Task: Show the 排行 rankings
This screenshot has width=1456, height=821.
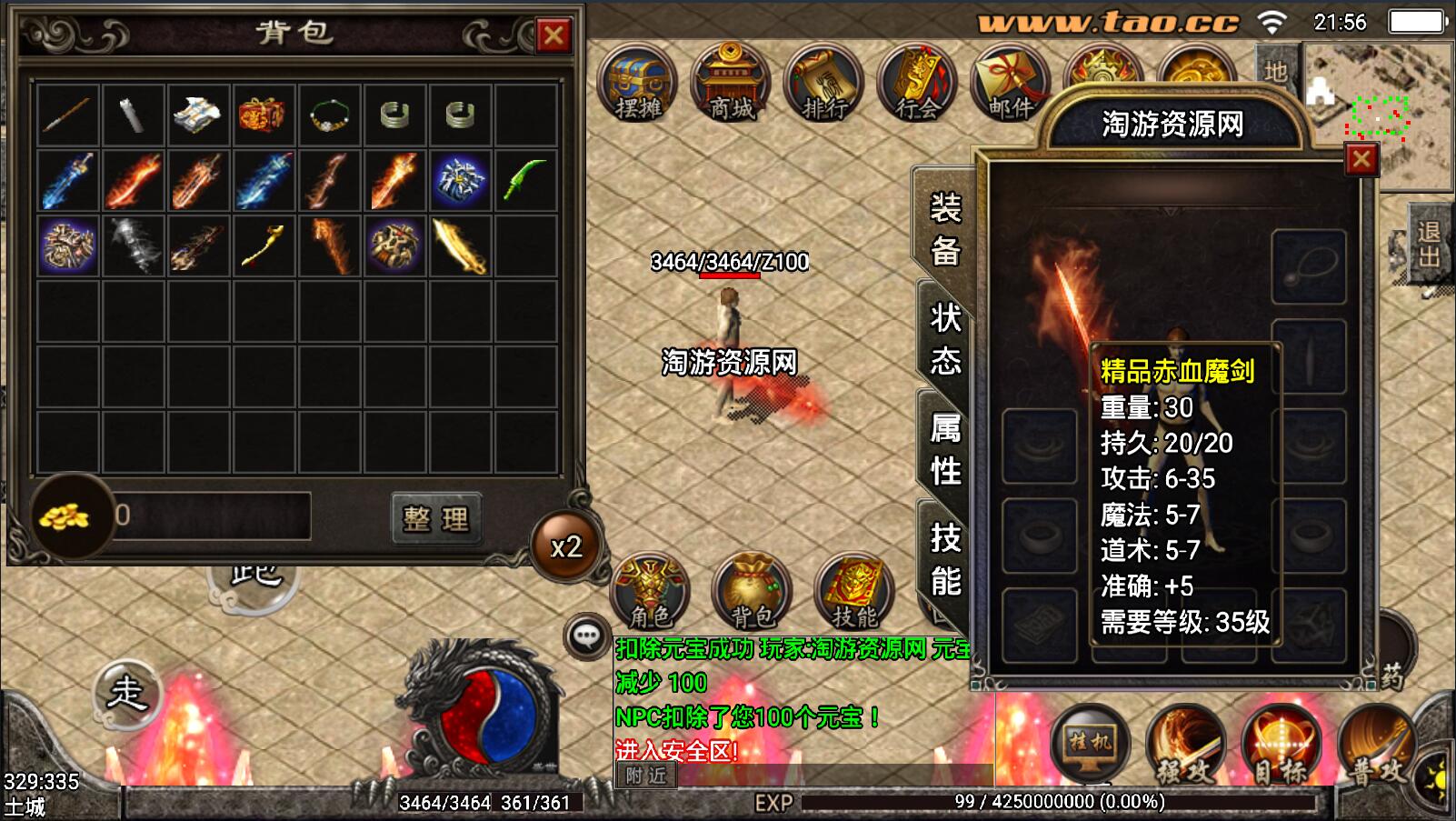Action: tap(824, 84)
